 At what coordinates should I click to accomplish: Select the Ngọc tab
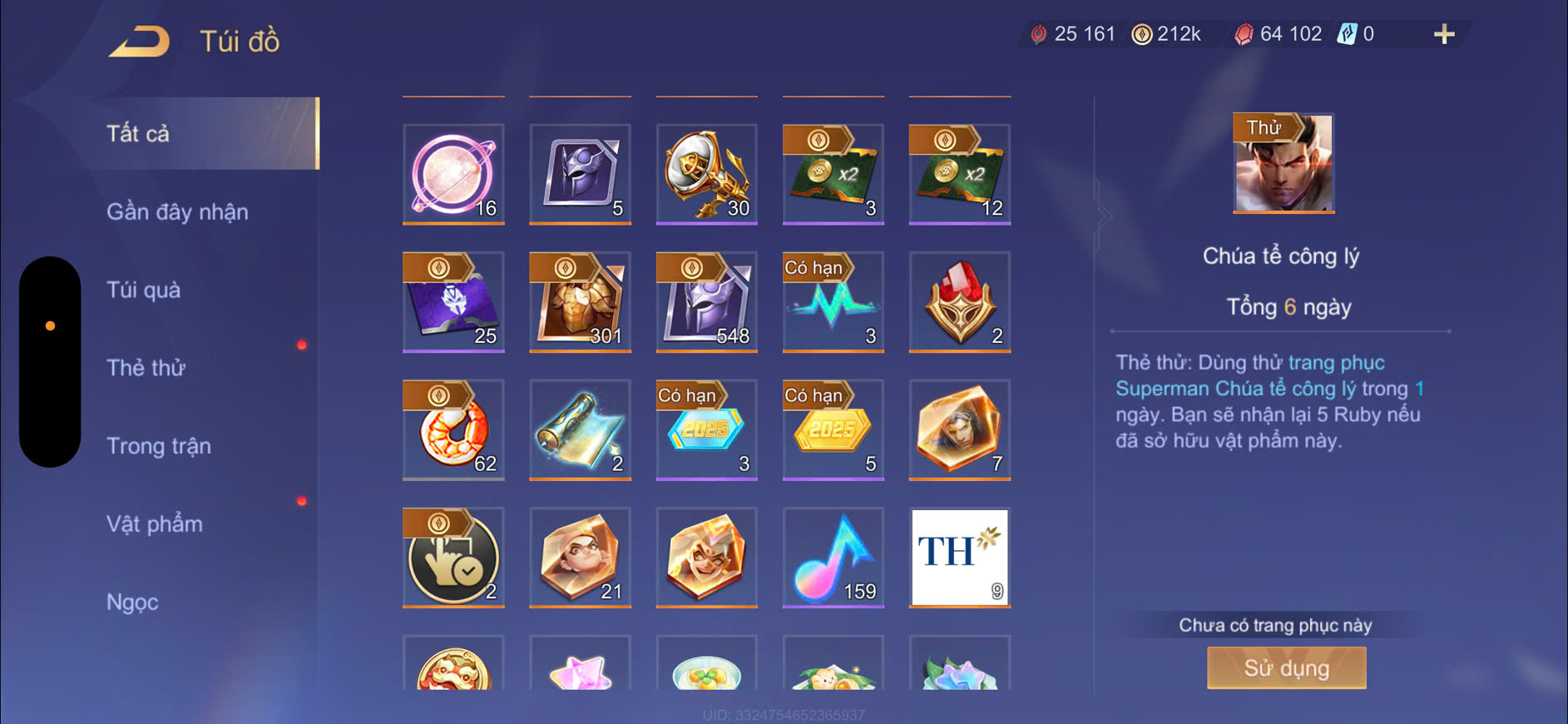pos(132,602)
